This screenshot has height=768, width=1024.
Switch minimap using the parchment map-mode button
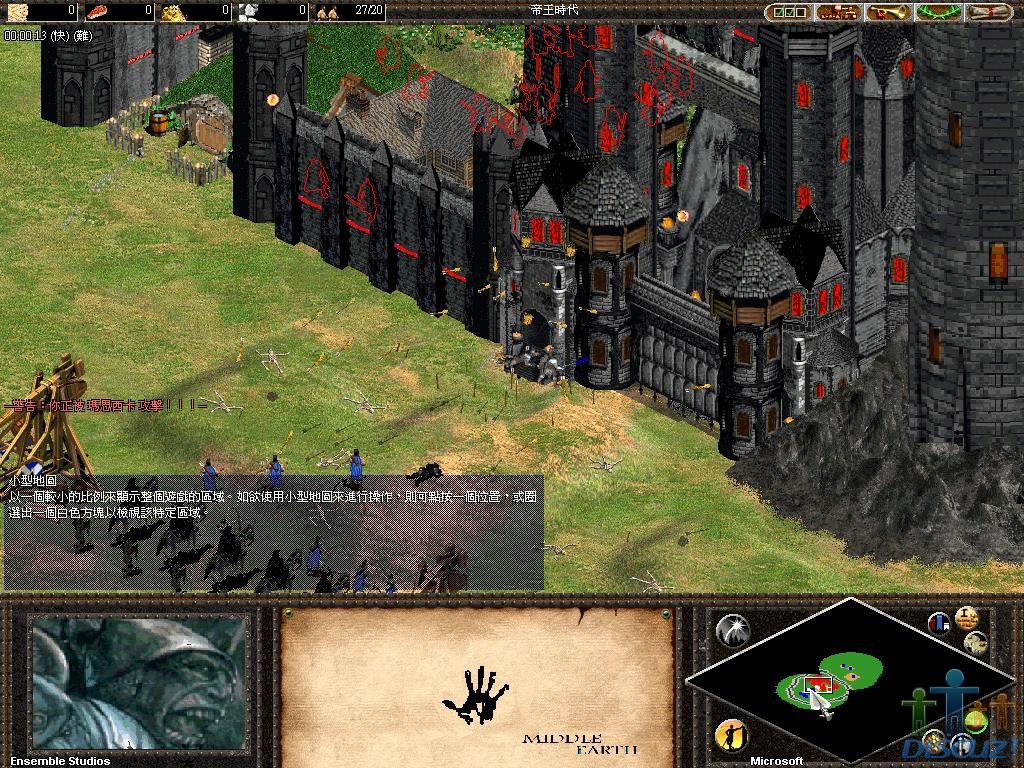pyautogui.click(x=976, y=642)
